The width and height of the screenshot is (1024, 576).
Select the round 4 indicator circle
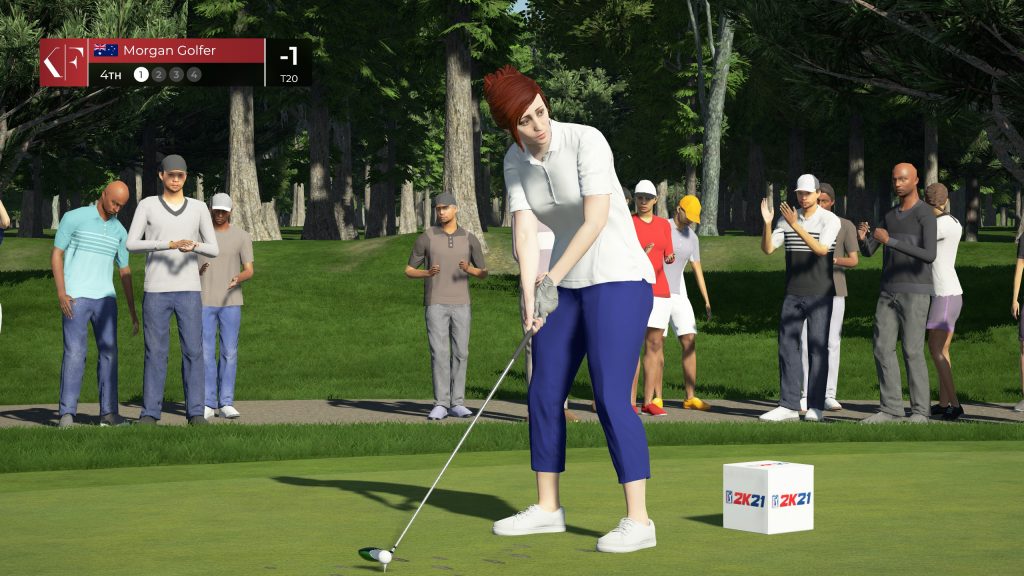193,74
